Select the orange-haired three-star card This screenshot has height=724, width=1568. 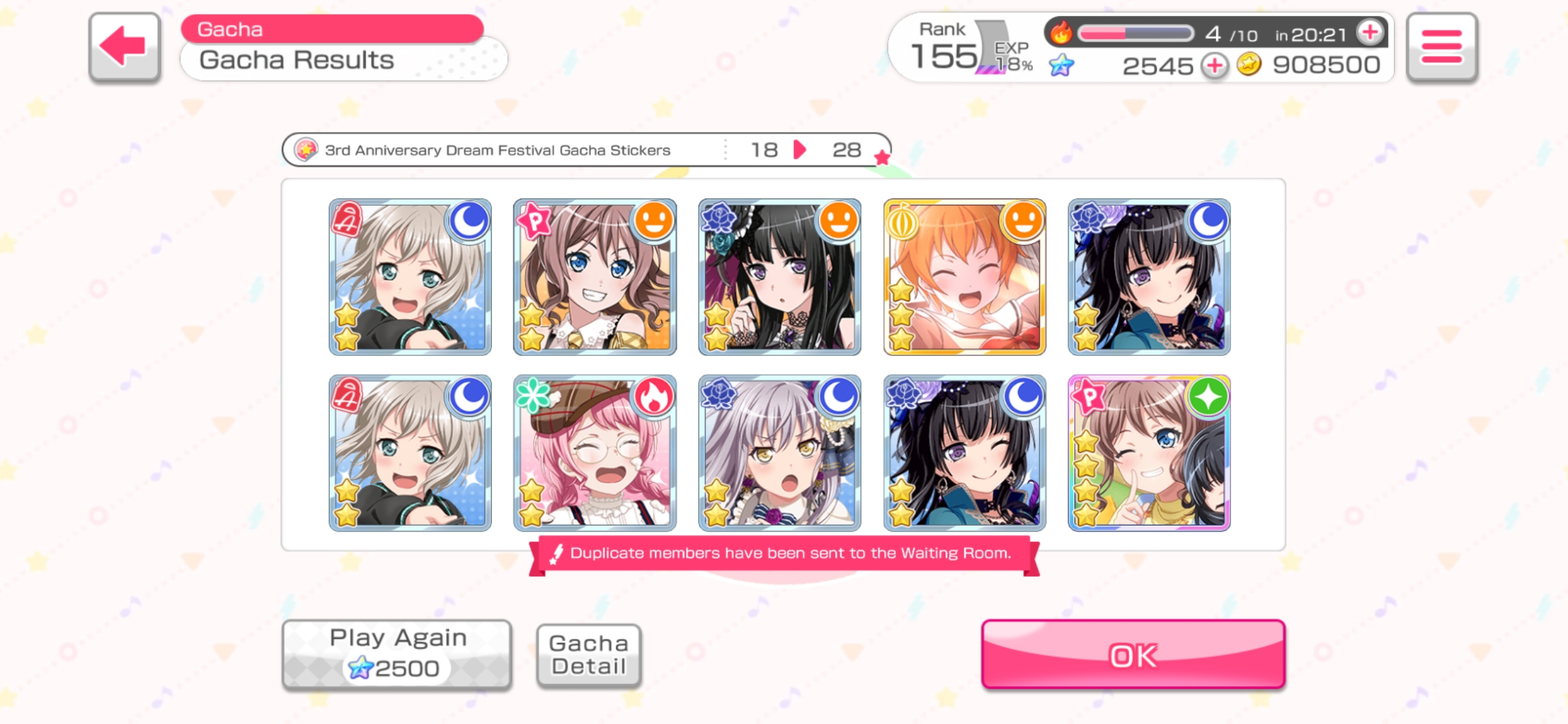point(964,277)
